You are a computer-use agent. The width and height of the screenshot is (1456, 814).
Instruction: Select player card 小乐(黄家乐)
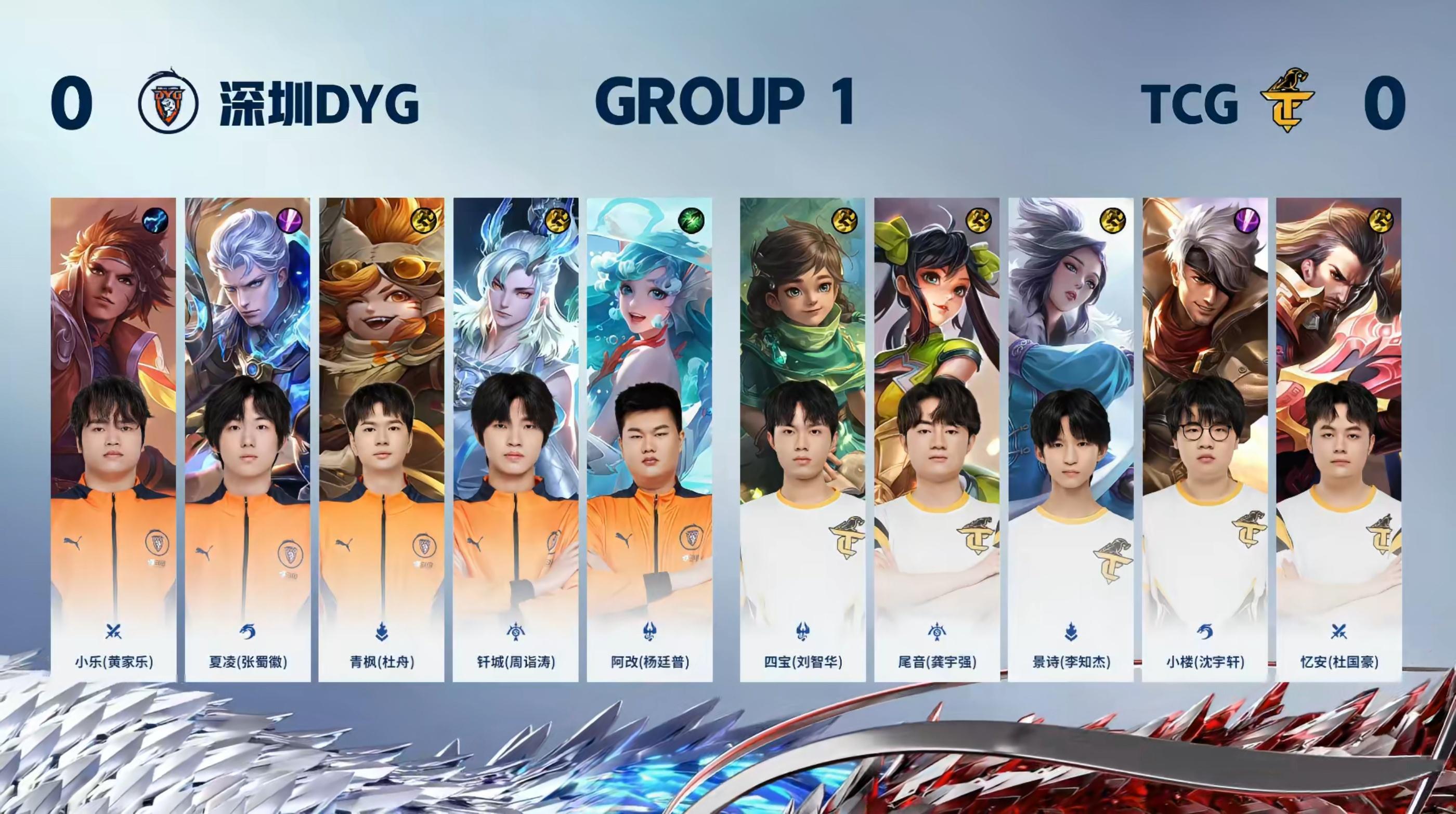(113, 439)
